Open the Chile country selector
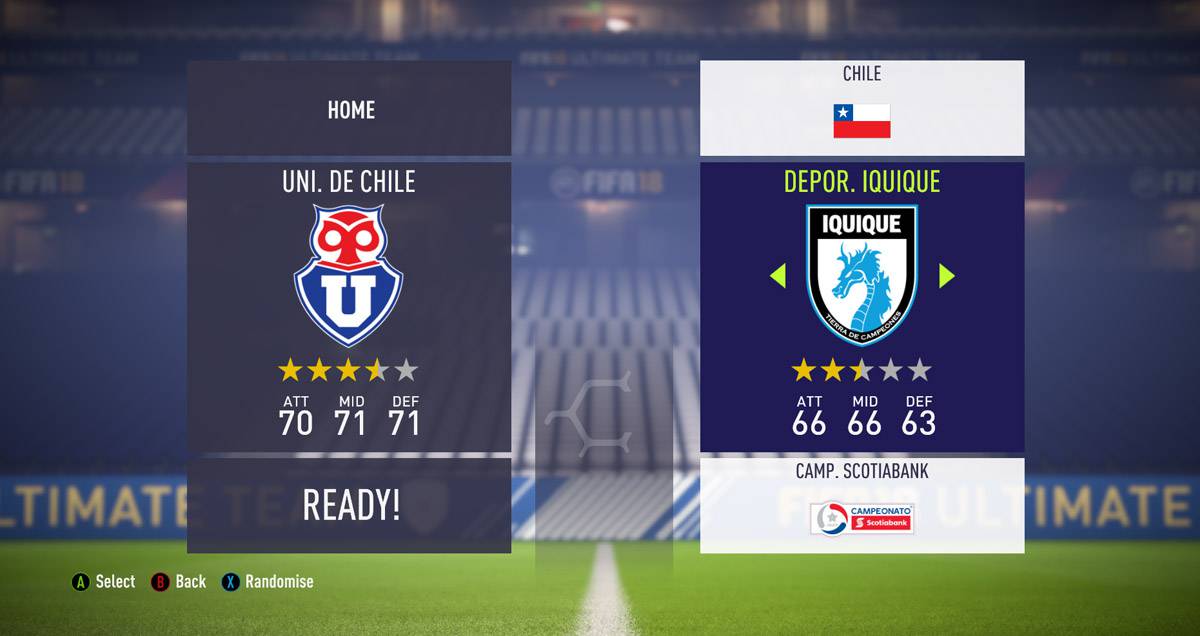The height and width of the screenshot is (636, 1200). click(x=861, y=108)
